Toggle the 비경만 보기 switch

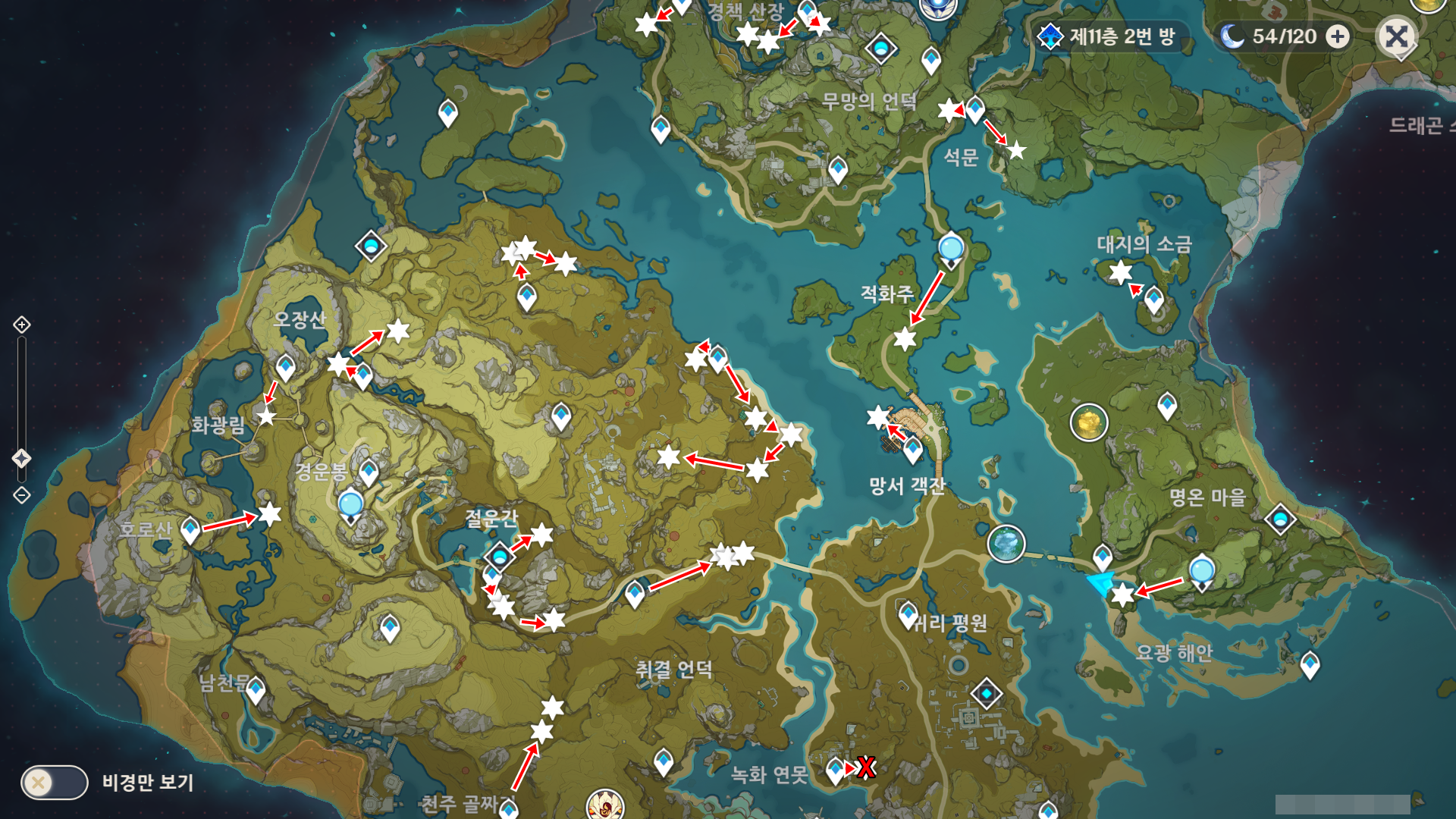tap(55, 782)
